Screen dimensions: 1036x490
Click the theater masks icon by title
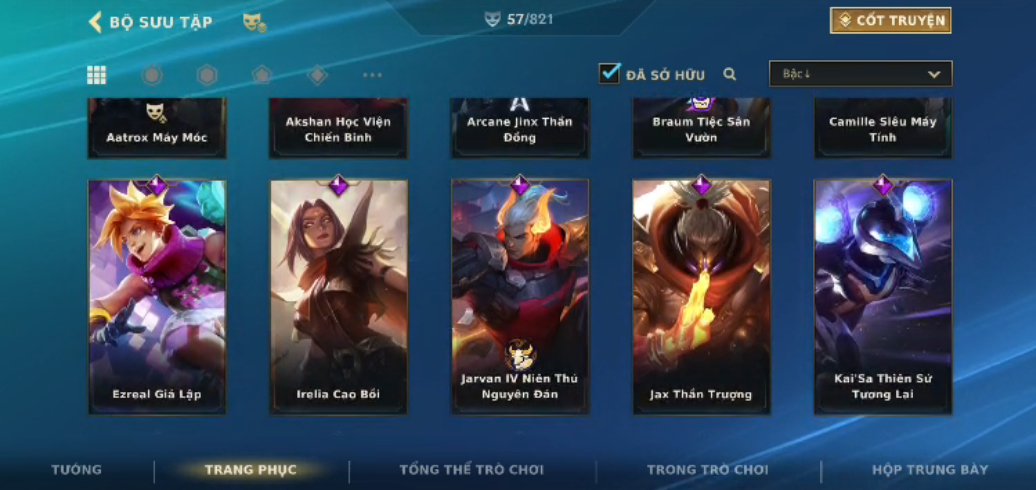pos(254,22)
